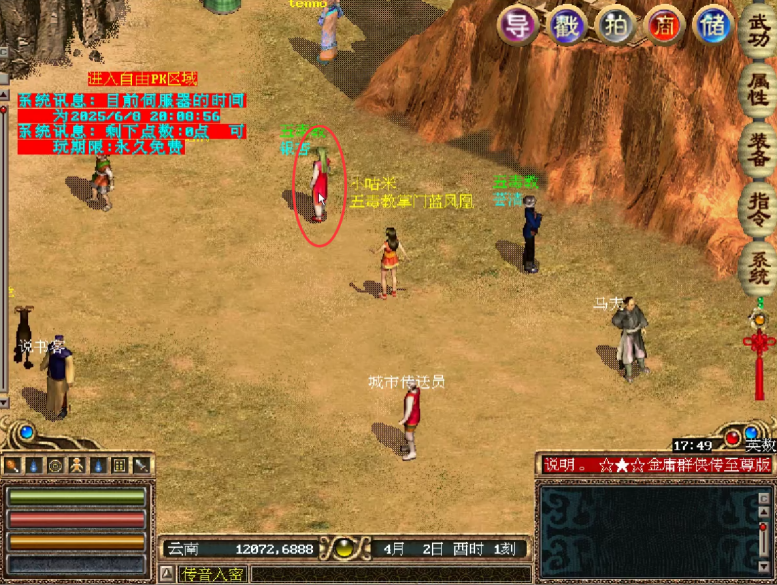The height and width of the screenshot is (585, 777).
Task: Click the grid panel icon in the toolbar
Action: [x=119, y=465]
